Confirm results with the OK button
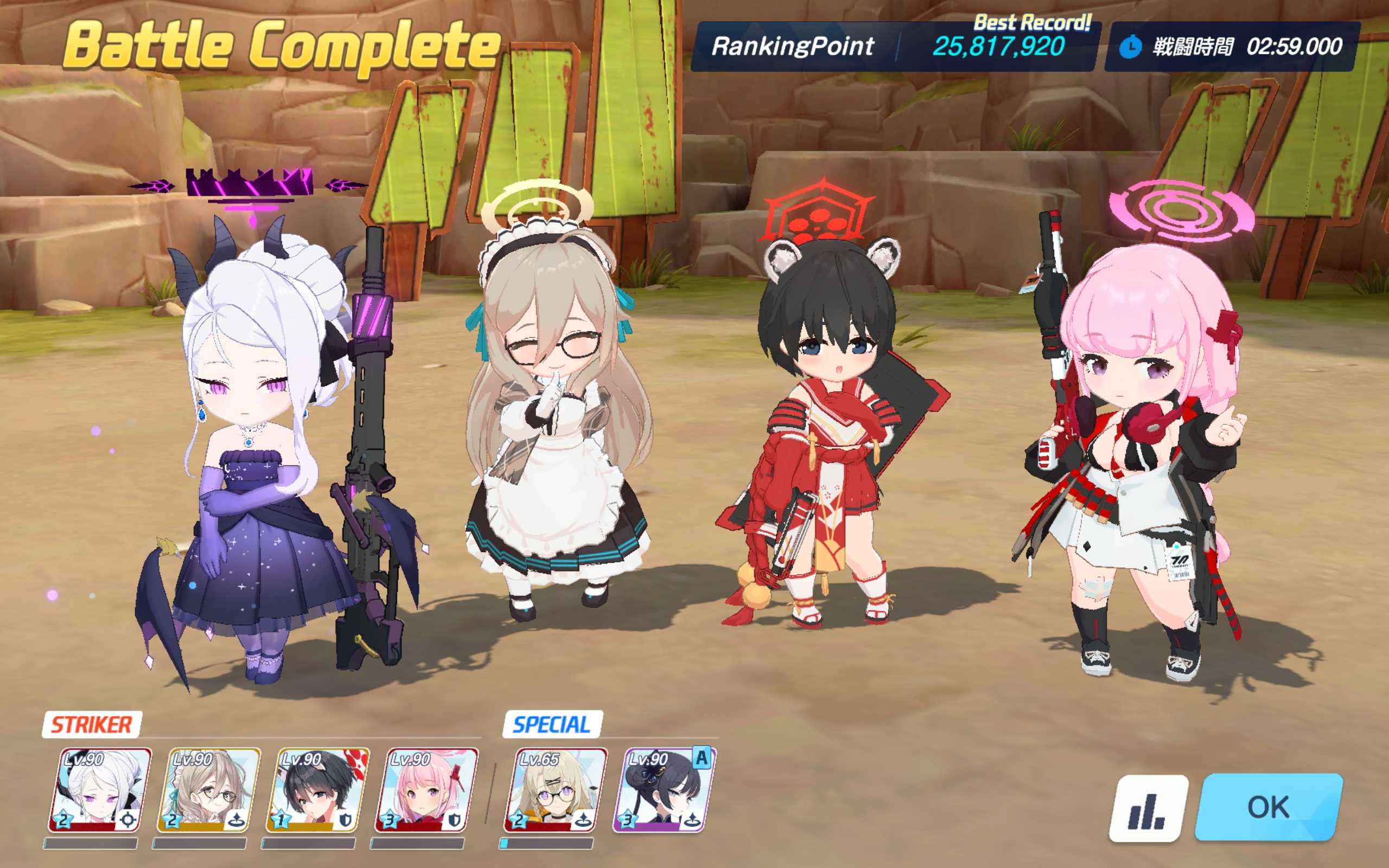The image size is (1389, 868). pos(1269,807)
